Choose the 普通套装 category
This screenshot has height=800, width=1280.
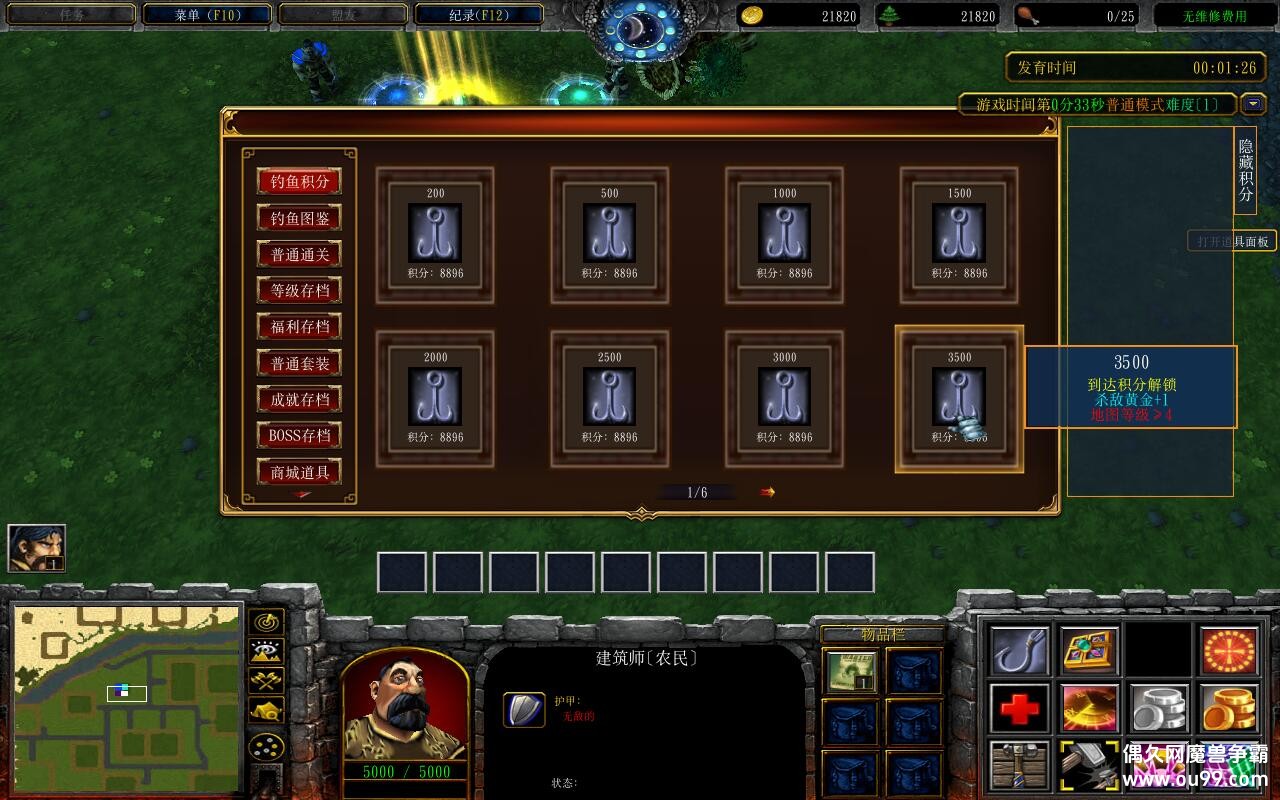pyautogui.click(x=299, y=363)
